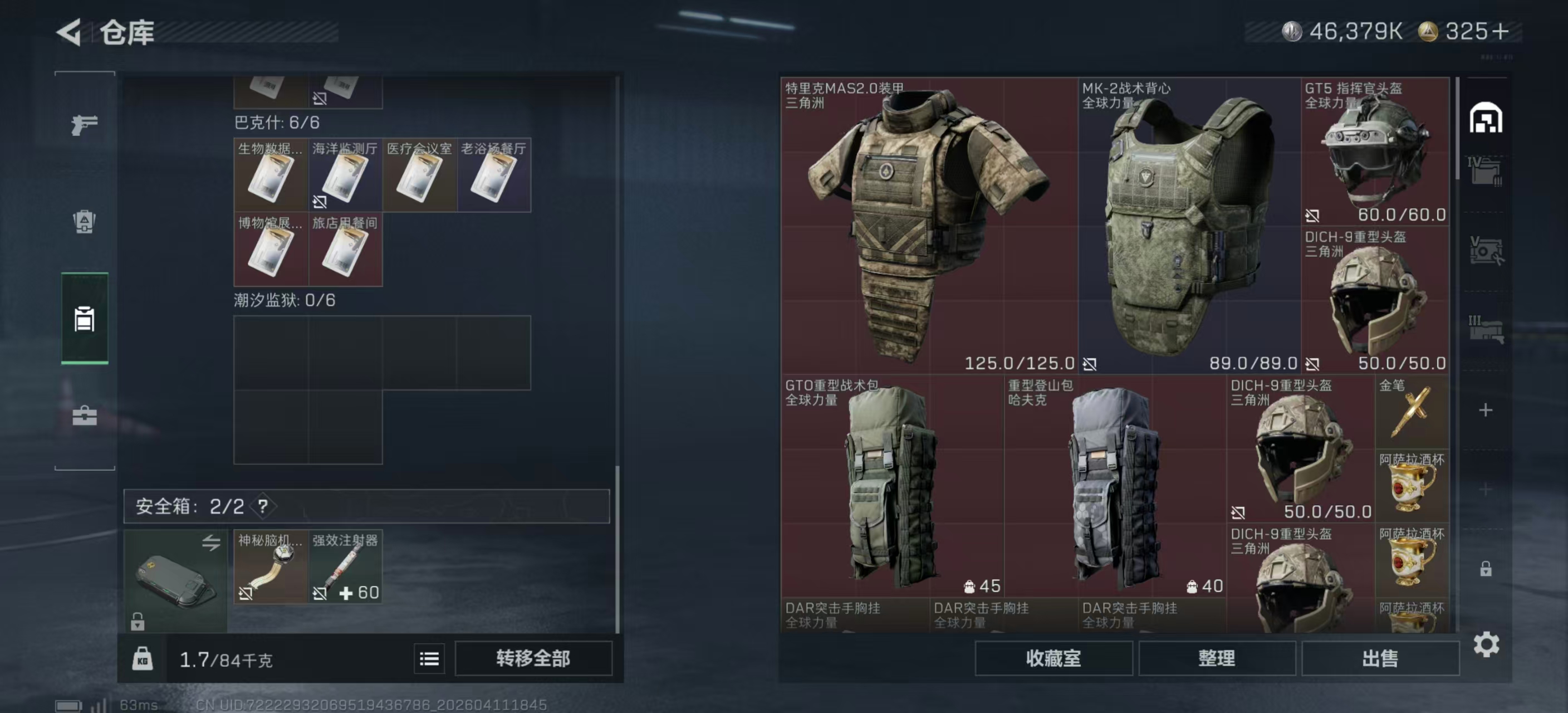Open the 出售 sell menu
1568x713 pixels.
(1379, 658)
